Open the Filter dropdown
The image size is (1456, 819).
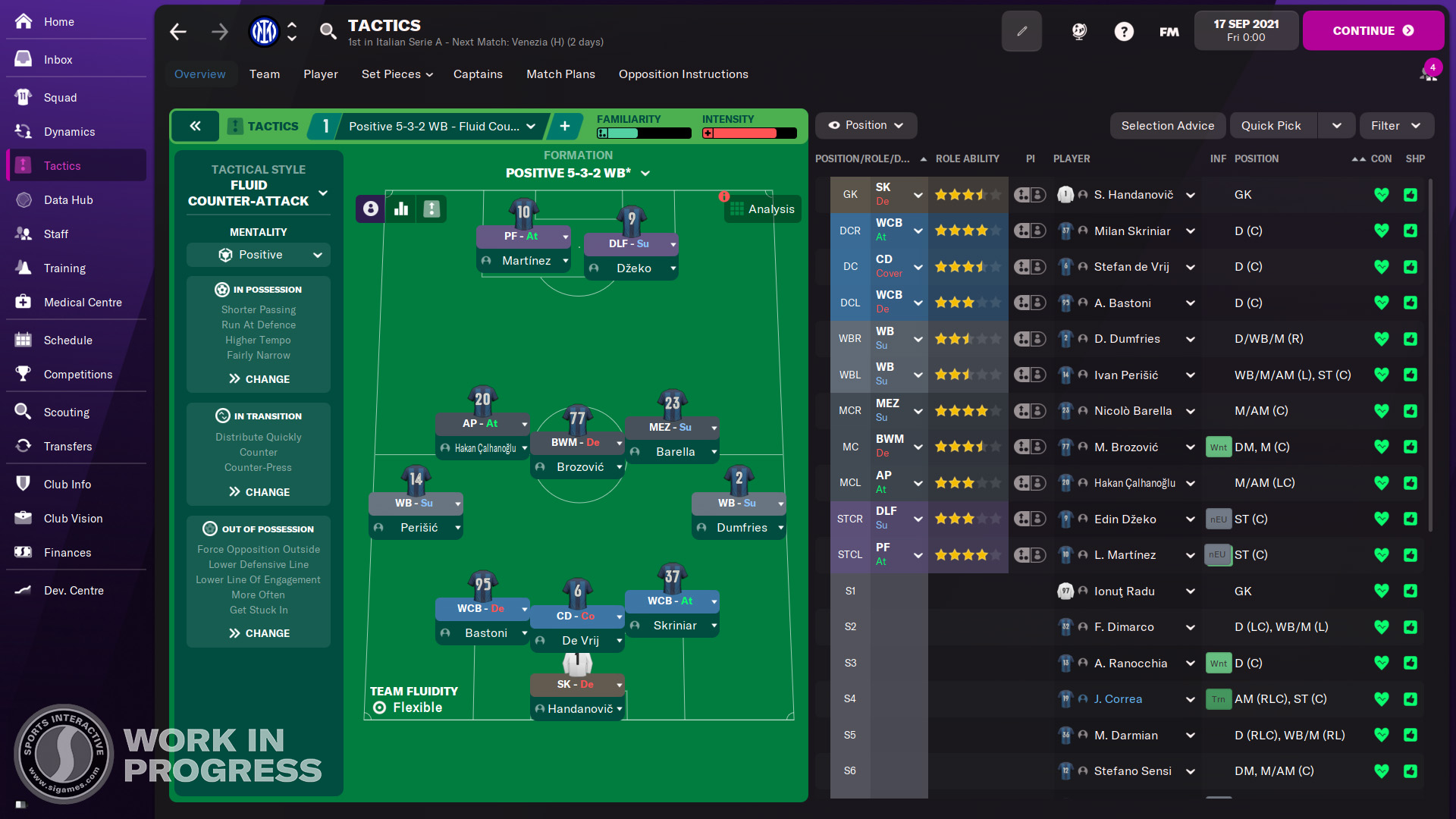pos(1395,126)
